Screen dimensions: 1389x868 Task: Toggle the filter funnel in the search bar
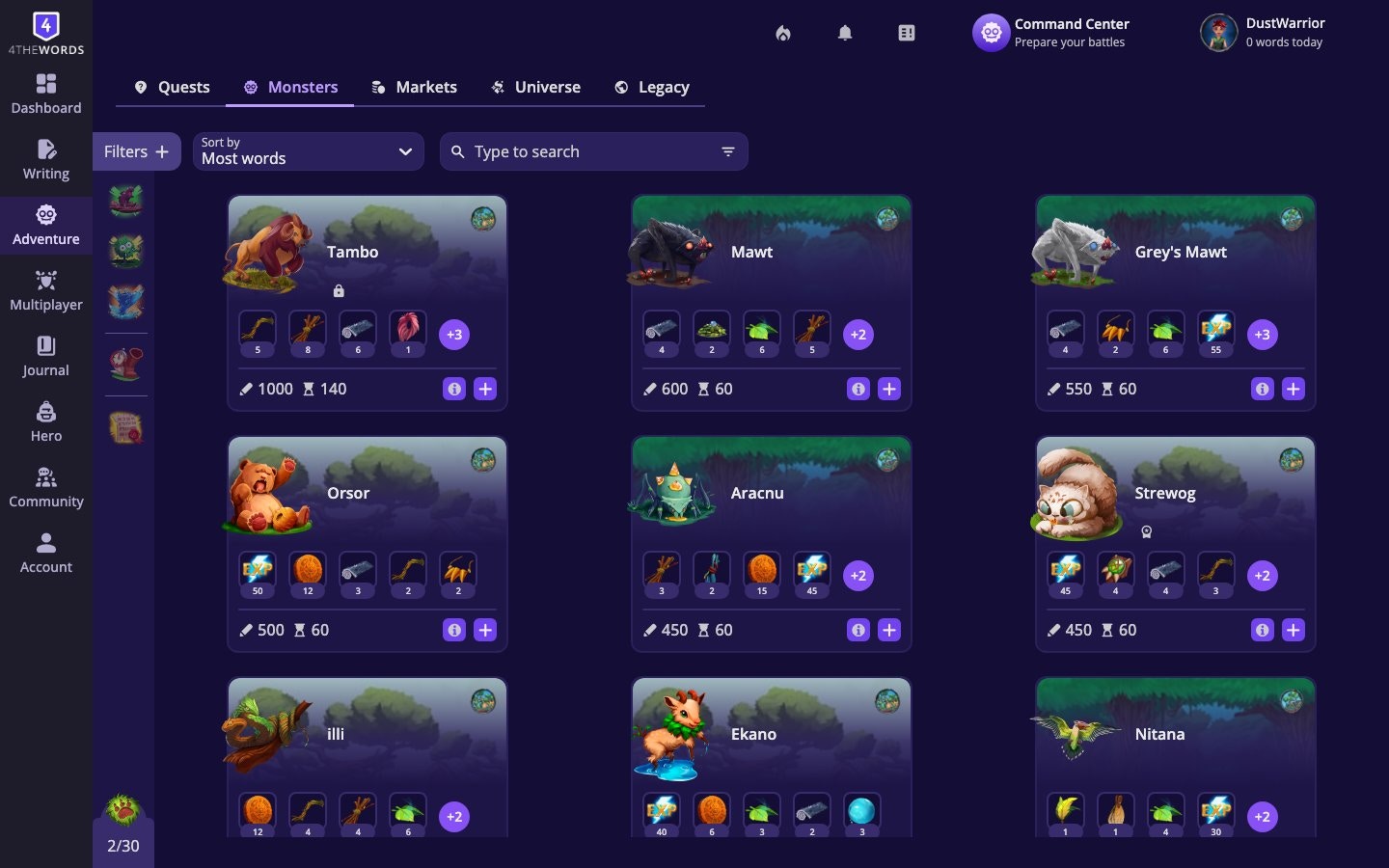[726, 151]
